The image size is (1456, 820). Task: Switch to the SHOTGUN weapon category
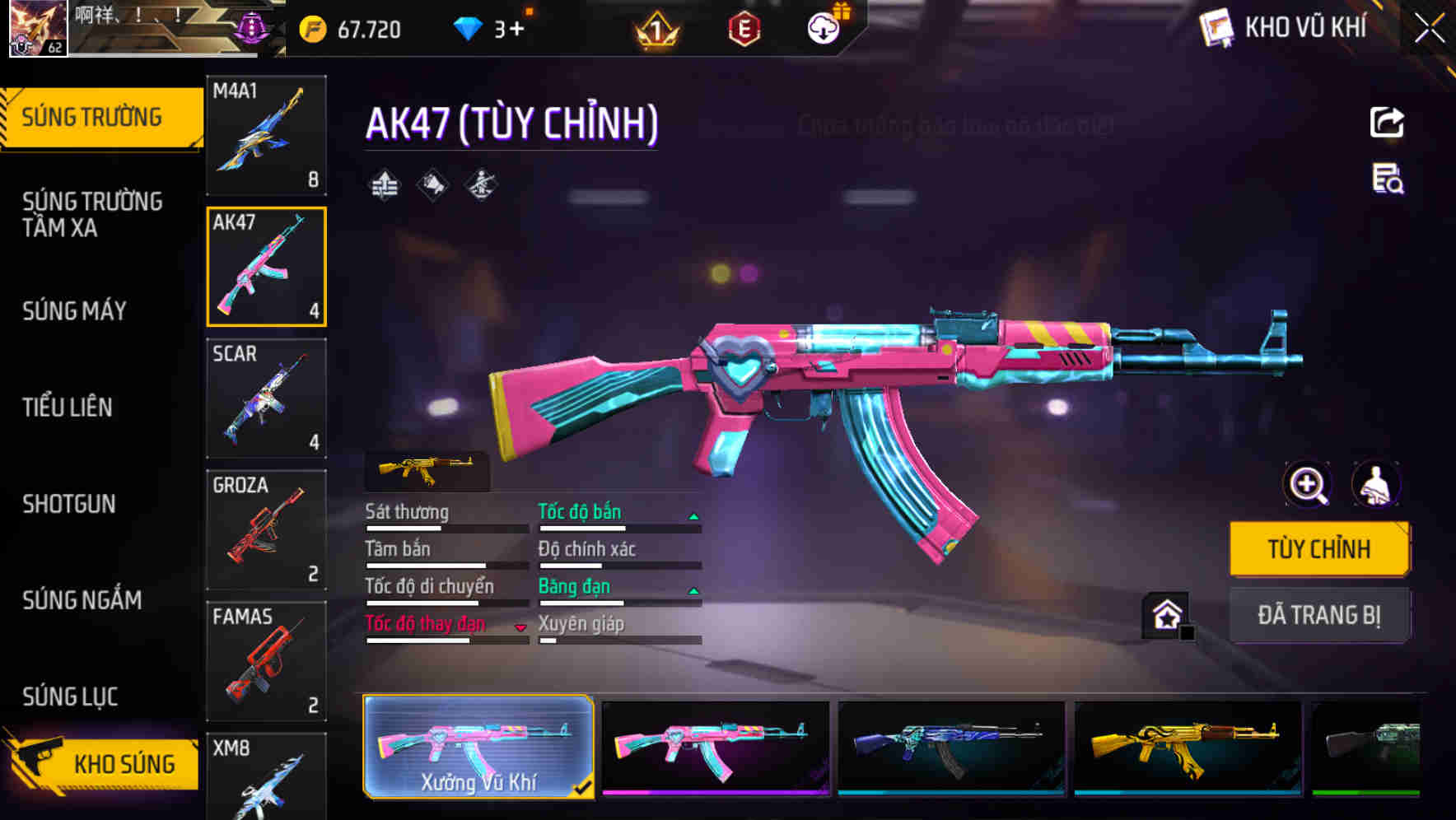(69, 504)
